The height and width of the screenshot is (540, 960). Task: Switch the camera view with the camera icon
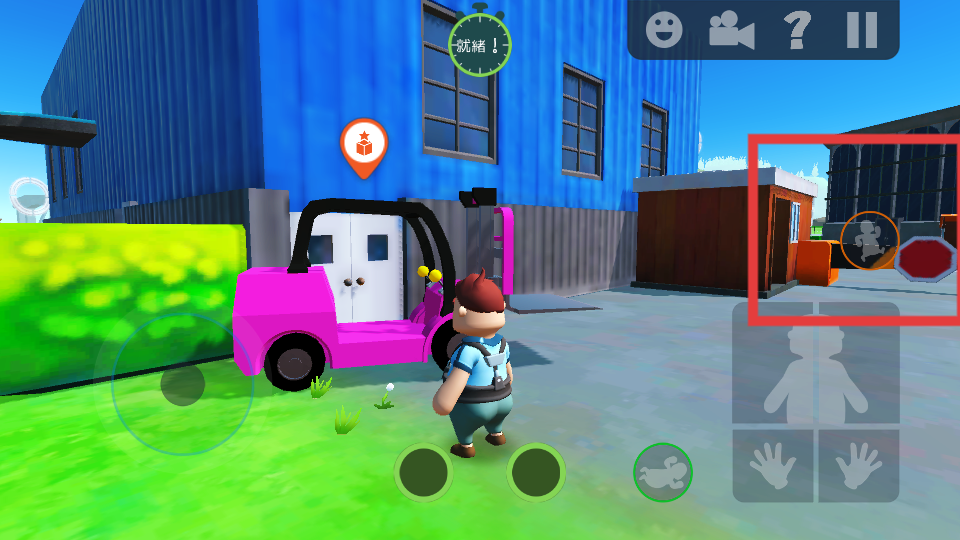click(731, 30)
